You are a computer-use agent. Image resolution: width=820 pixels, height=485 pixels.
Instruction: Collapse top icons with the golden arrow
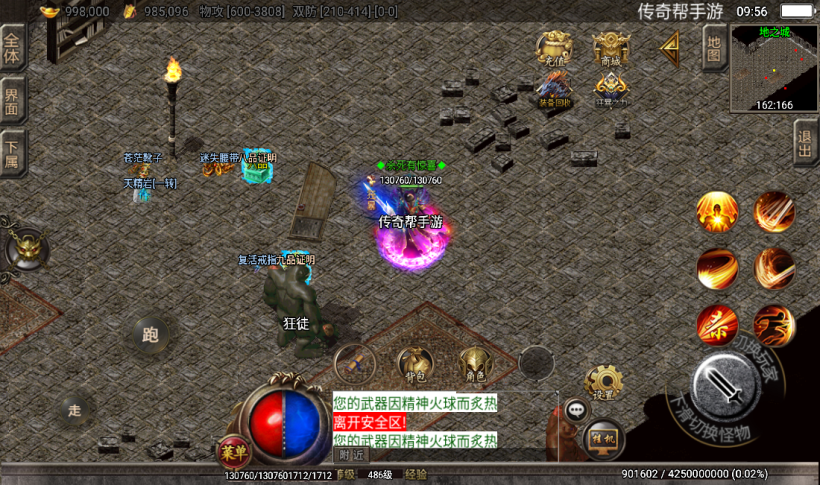point(668,46)
